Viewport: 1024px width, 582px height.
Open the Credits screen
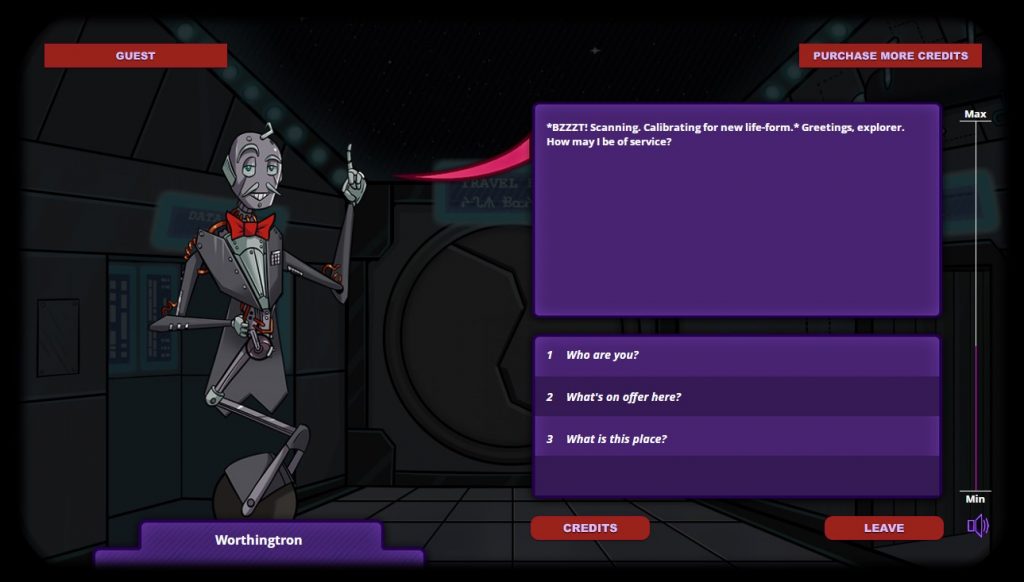(590, 528)
